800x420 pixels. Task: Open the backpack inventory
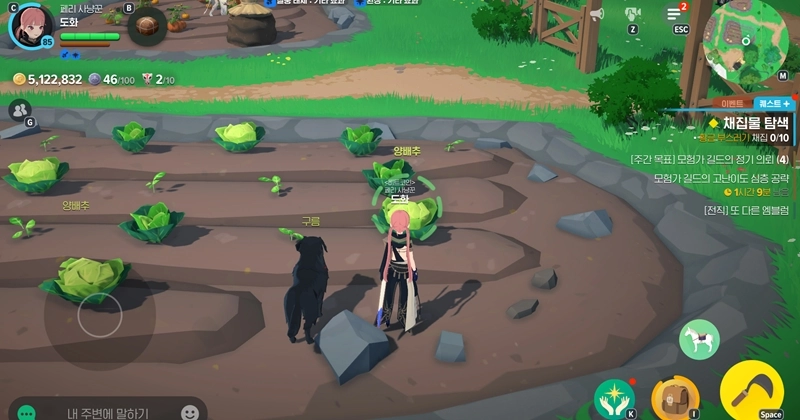click(x=671, y=397)
